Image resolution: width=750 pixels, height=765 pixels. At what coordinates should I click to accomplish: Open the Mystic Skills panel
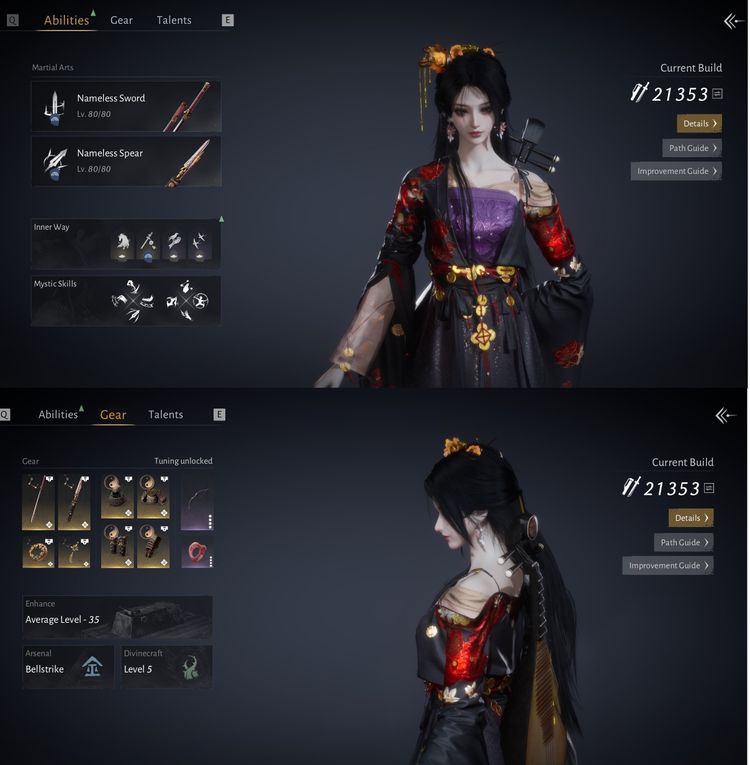tap(126, 300)
